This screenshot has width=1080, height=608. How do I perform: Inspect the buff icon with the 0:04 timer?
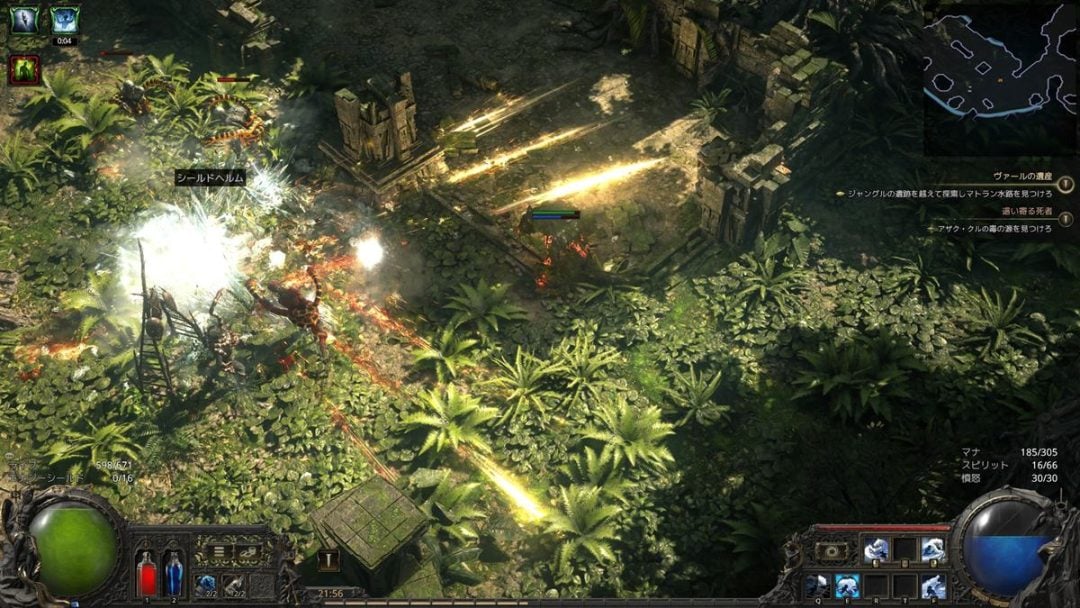64,20
